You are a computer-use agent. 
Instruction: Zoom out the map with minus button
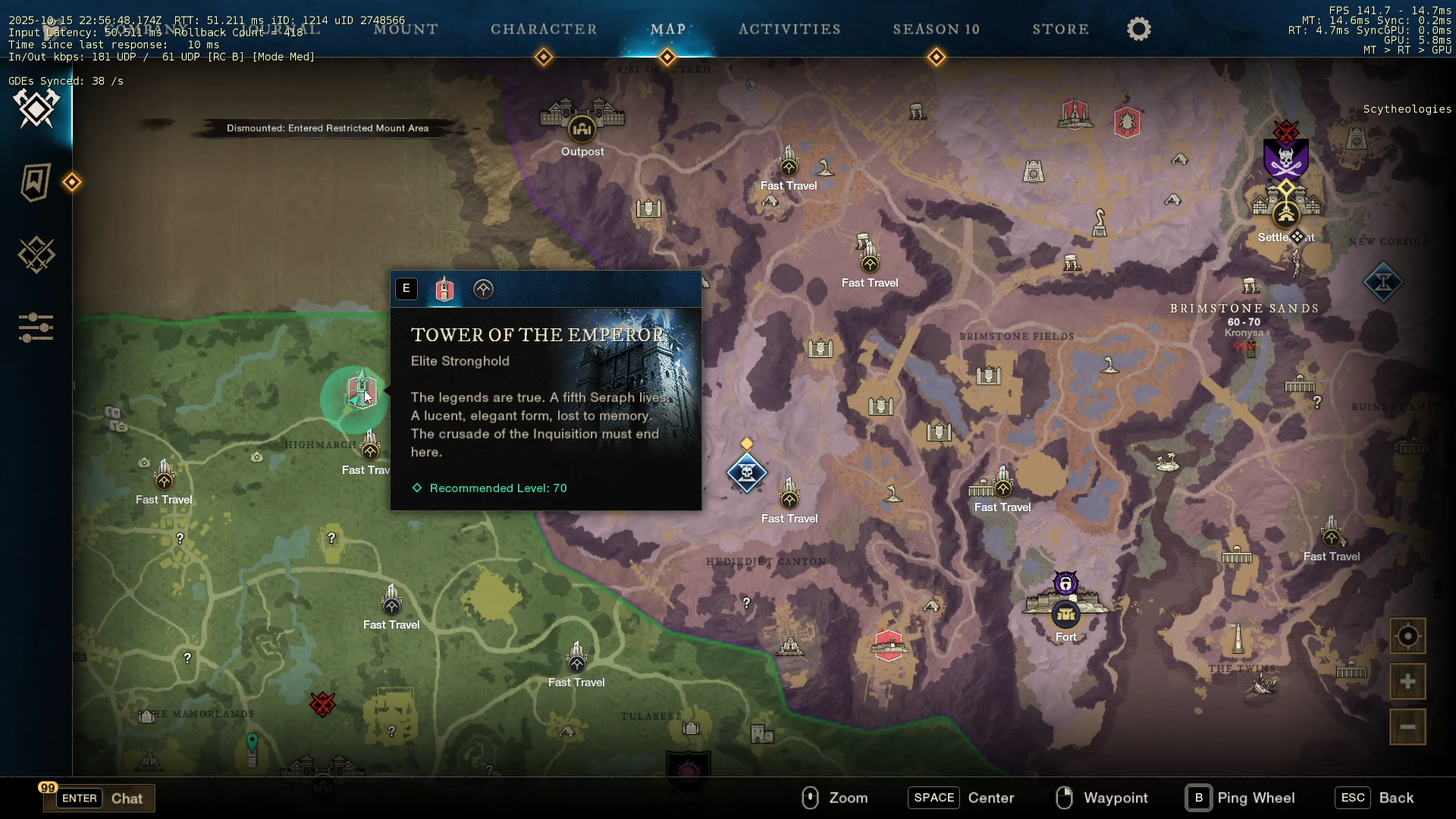tap(1407, 727)
